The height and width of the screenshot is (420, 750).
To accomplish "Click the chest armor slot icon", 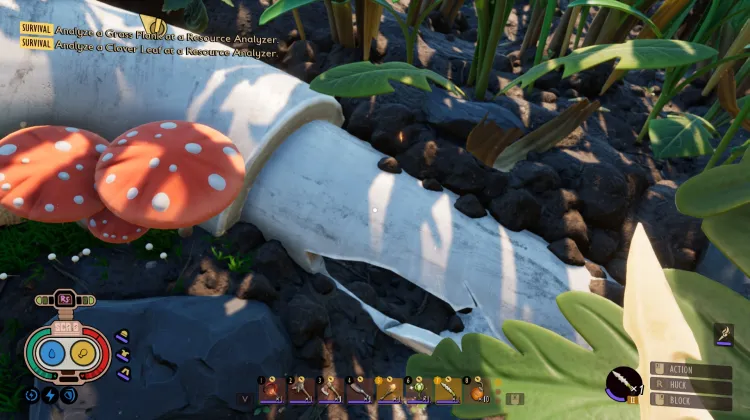I will coord(124,354).
